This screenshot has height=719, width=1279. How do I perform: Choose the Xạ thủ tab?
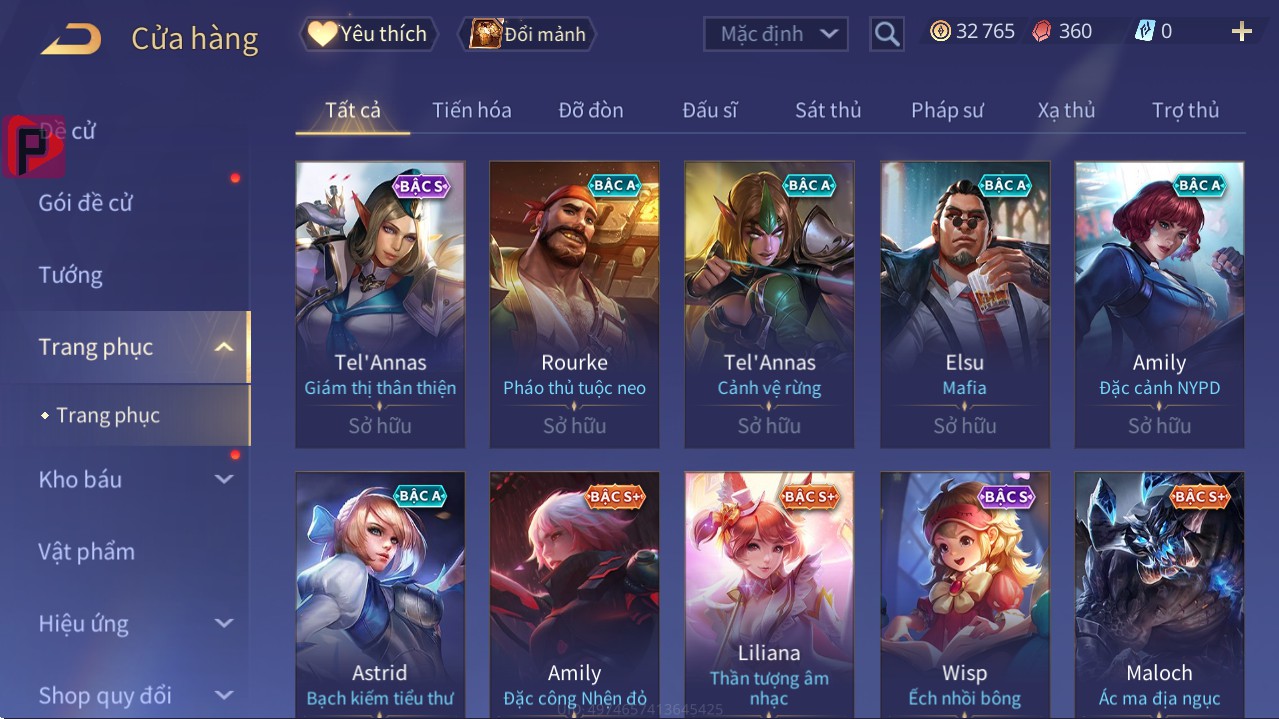1066,110
